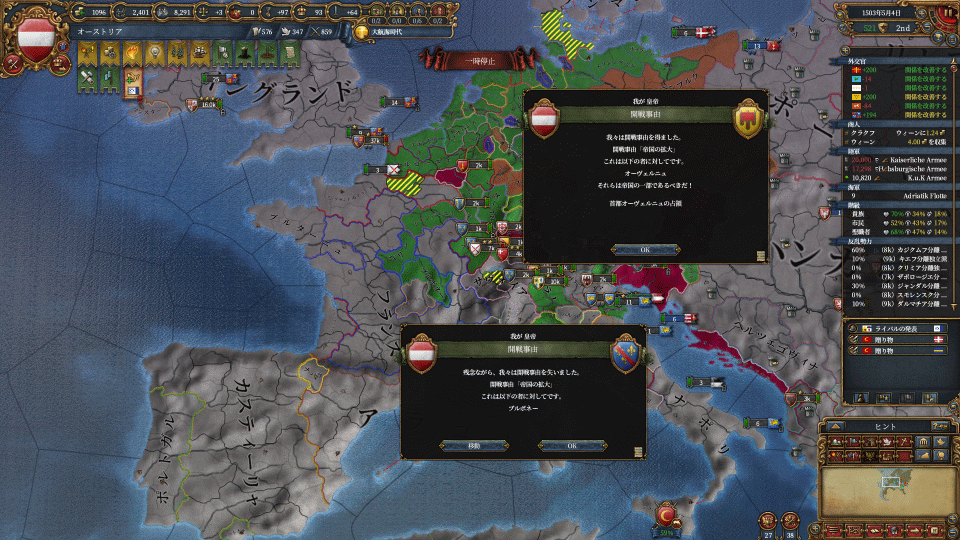Click OK on the lost casus belli popup
This screenshot has height=540, width=960.
tap(572, 445)
